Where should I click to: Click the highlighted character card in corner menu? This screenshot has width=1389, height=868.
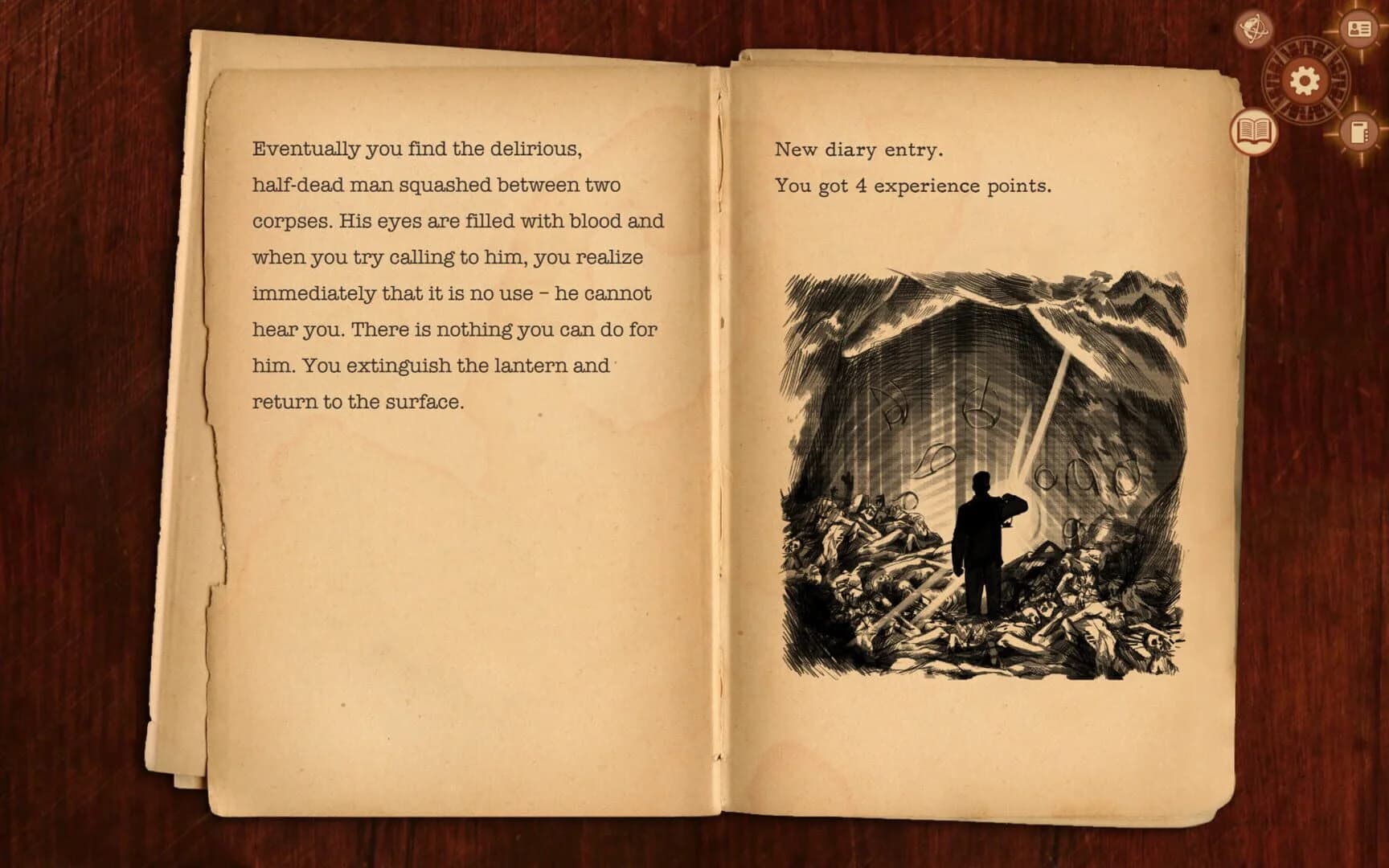coord(1358,31)
